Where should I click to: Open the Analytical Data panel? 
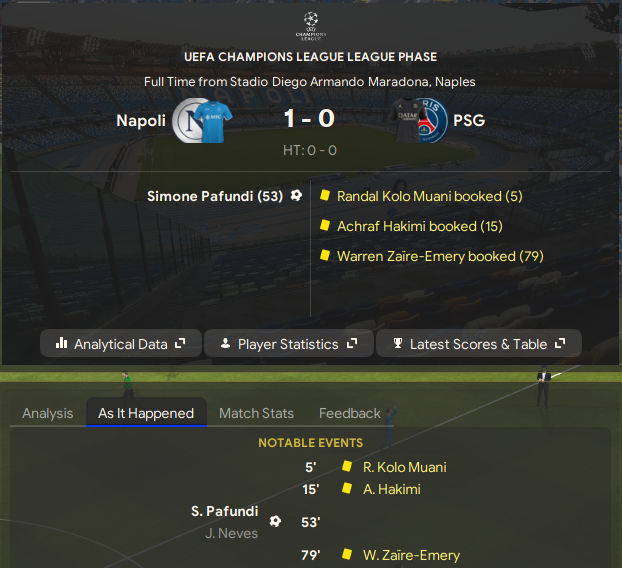click(x=121, y=344)
